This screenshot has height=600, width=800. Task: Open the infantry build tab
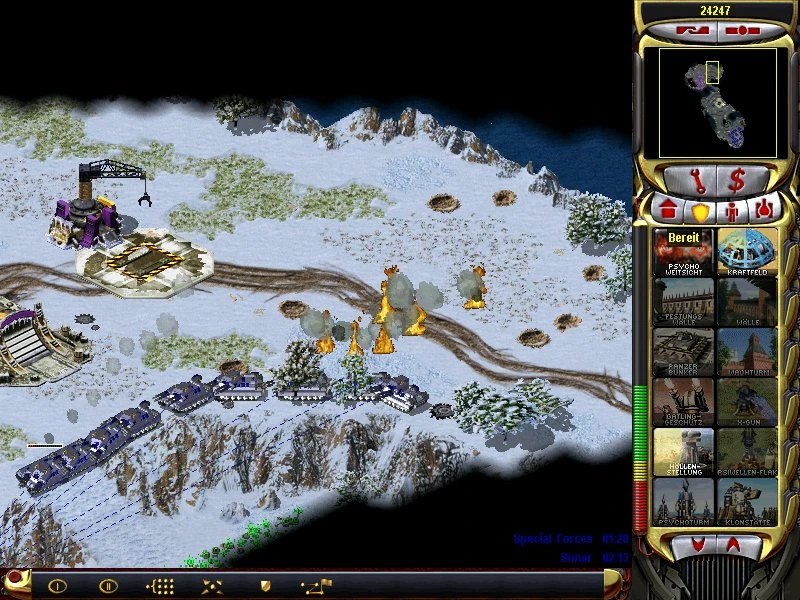coord(731,210)
